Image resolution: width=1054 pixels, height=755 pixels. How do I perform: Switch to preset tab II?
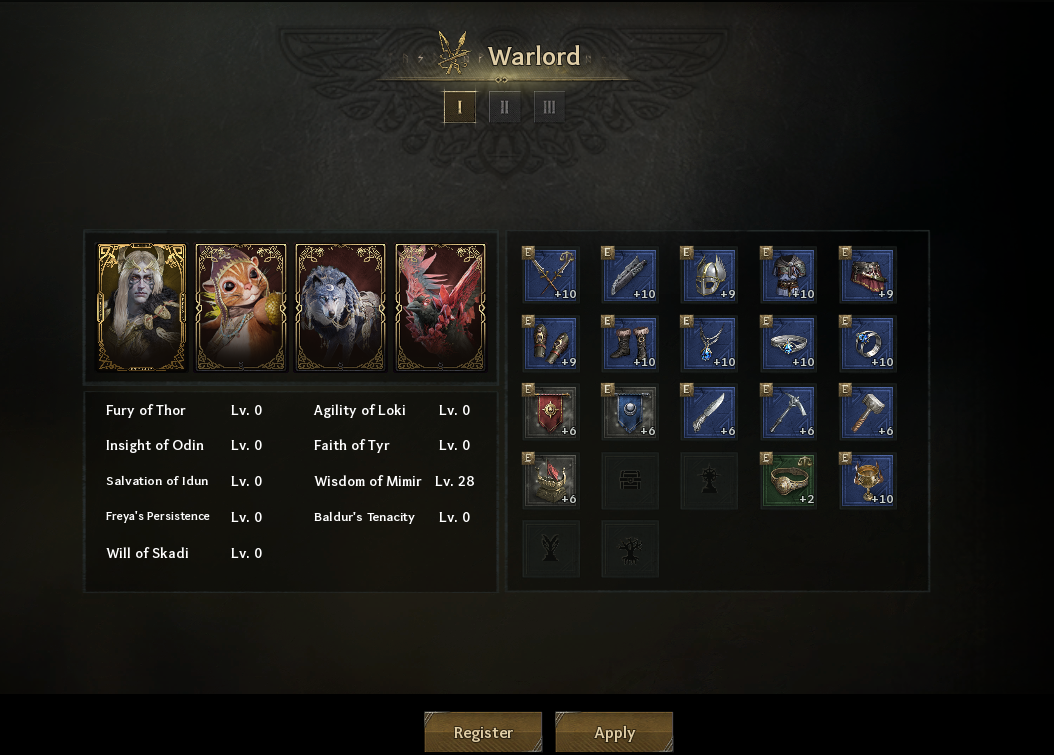pyautogui.click(x=504, y=107)
